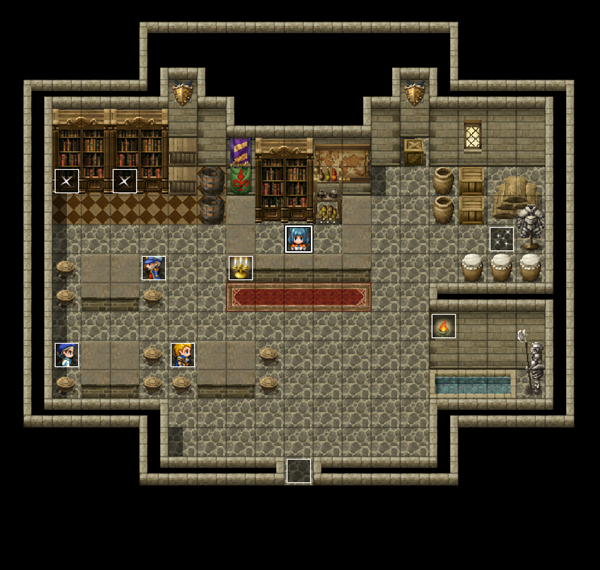Pick the campfire flame event marker
Screen dimensions: 600x570
tap(443, 326)
